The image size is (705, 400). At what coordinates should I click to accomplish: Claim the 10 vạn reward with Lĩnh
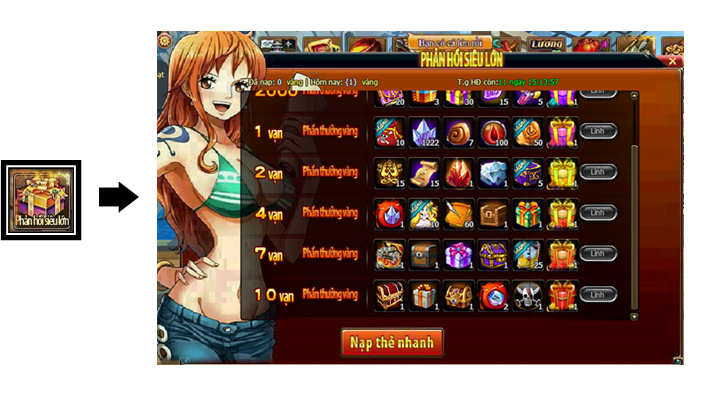(x=597, y=295)
